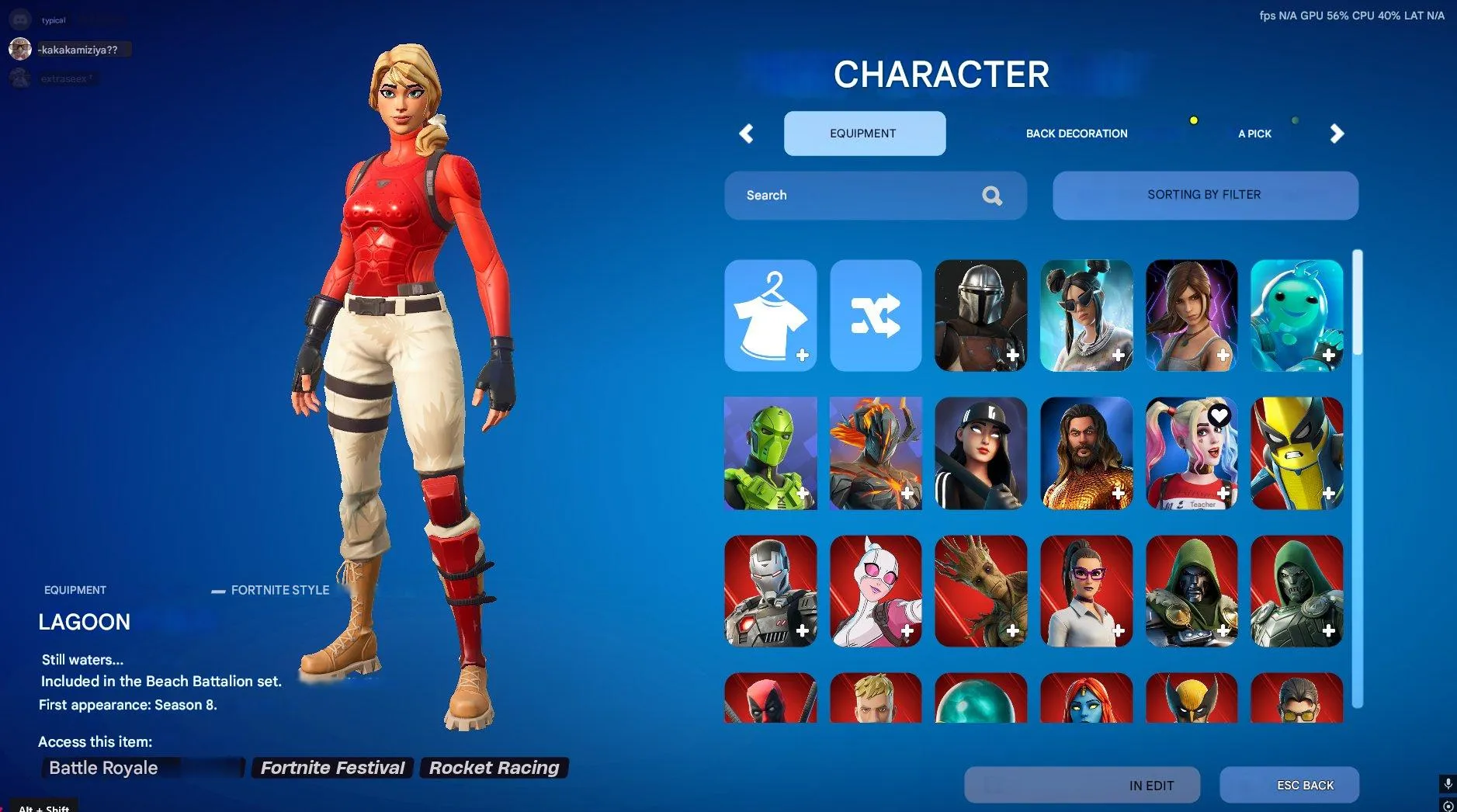Unfavorite Harley Quinn using the heart toggle
Image resolution: width=1457 pixels, height=812 pixels.
tap(1219, 416)
